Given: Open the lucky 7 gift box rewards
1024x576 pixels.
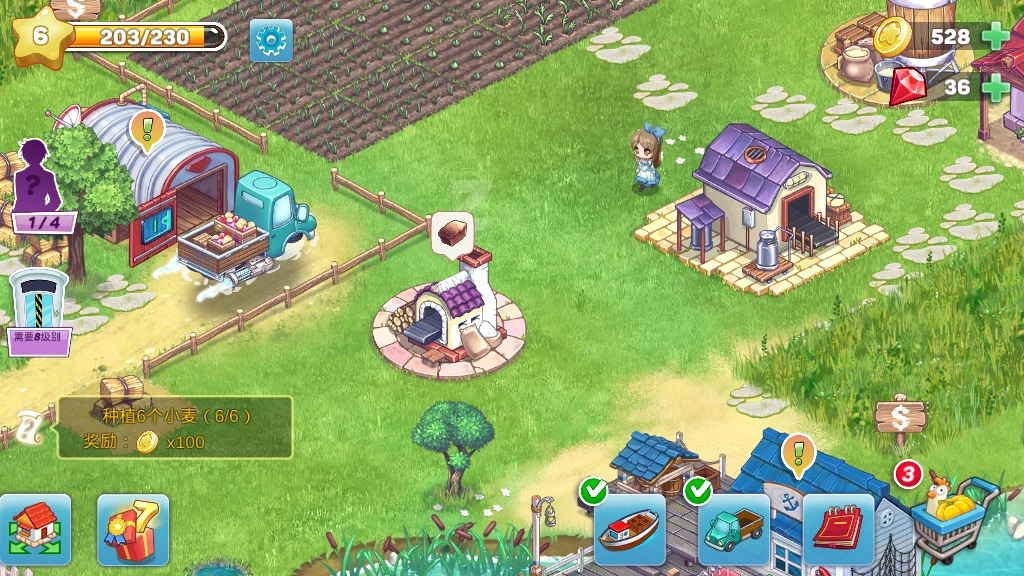Looking at the screenshot, I should 133,529.
